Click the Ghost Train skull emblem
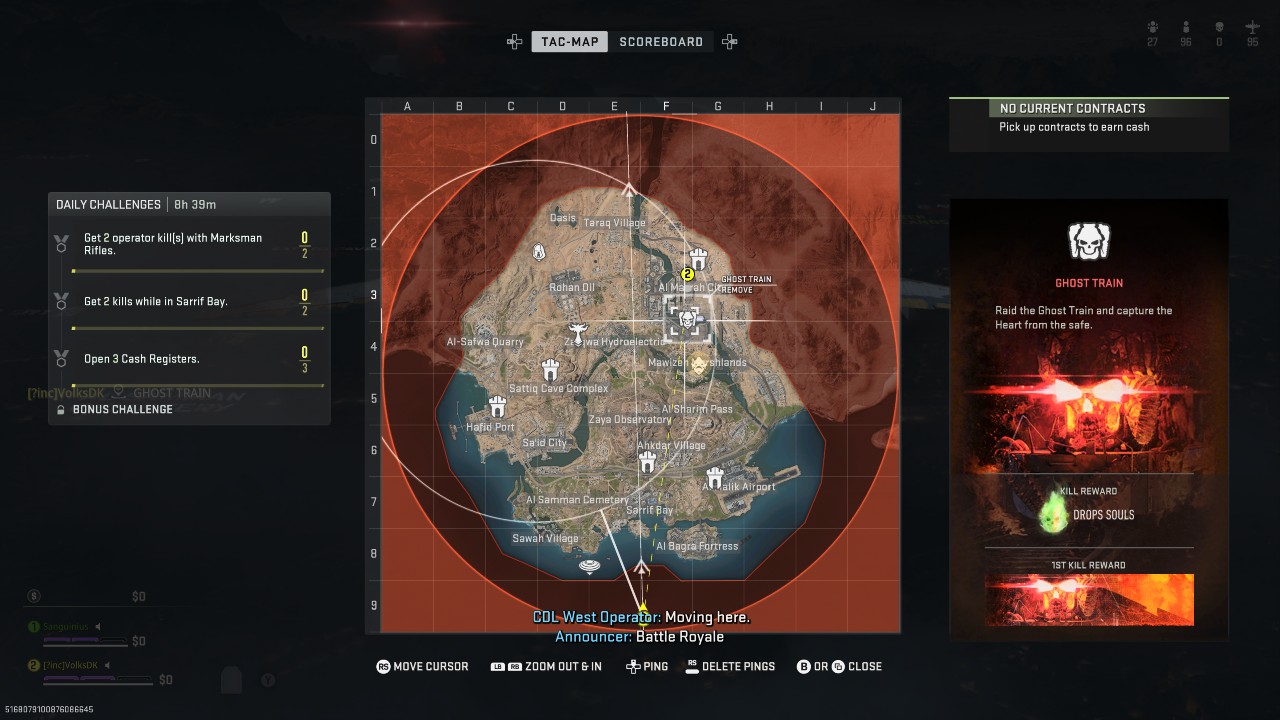The width and height of the screenshot is (1280, 720). [x=1088, y=240]
